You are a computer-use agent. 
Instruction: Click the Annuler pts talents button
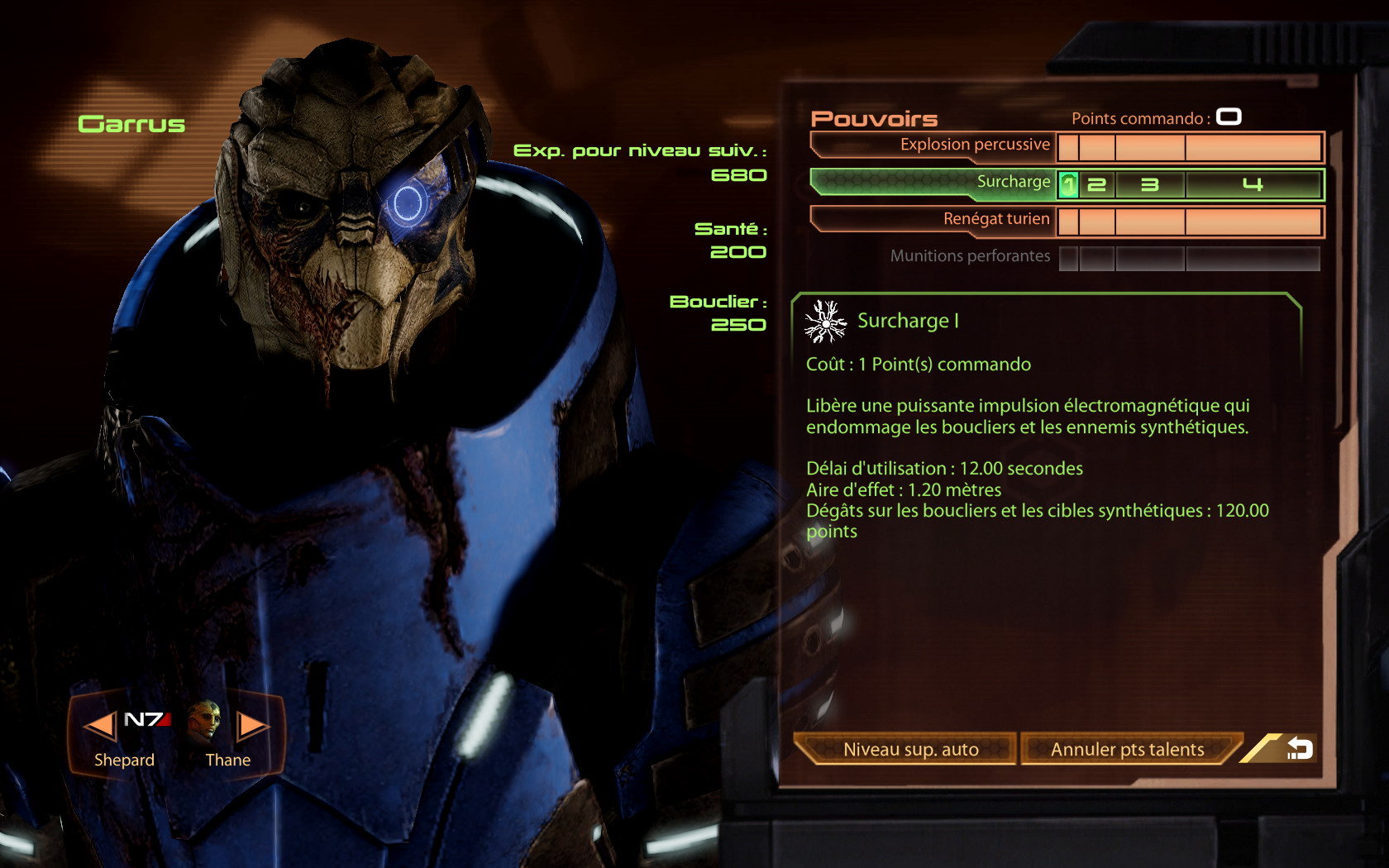[x=1126, y=749]
